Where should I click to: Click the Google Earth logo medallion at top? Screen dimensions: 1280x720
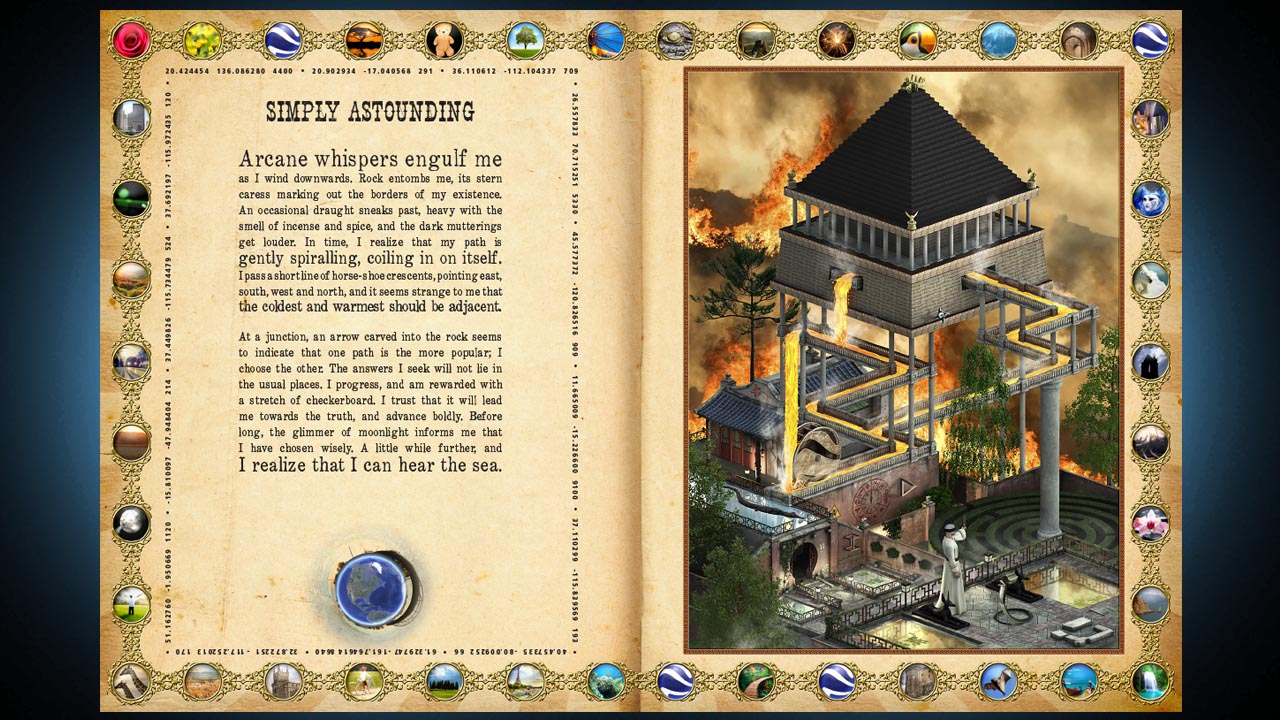283,40
